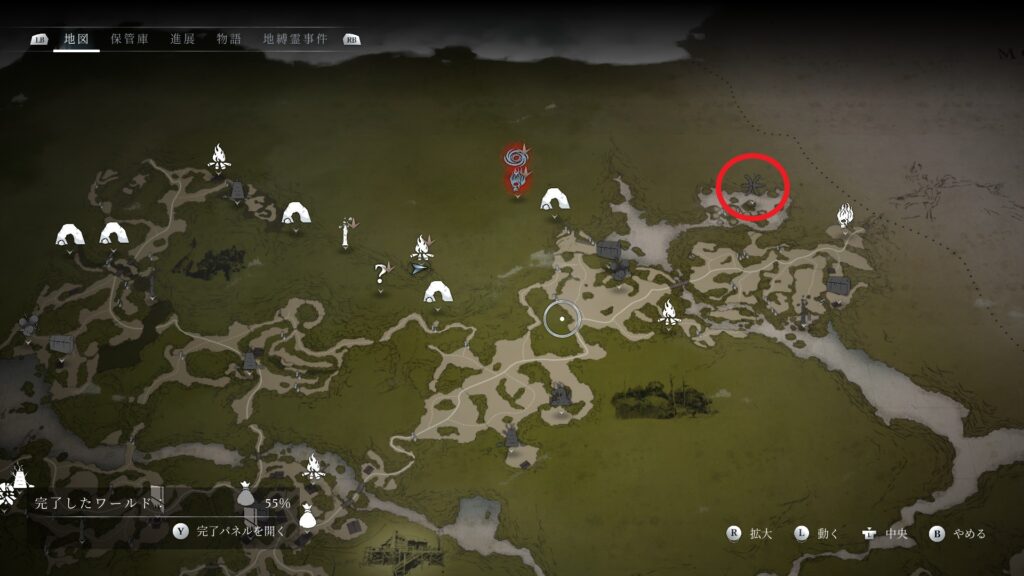Select the 物語 tab

229,39
